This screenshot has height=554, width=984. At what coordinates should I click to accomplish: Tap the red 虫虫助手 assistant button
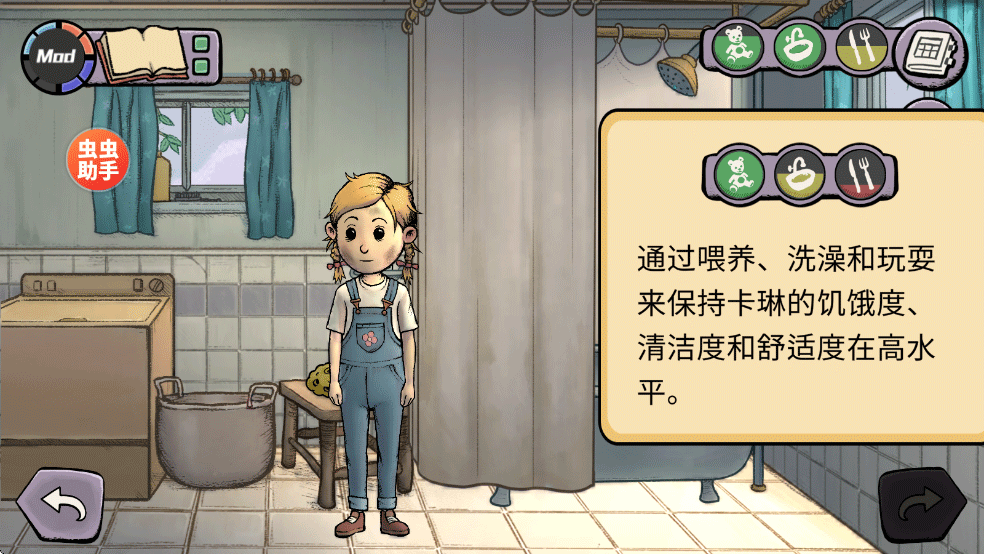pos(98,160)
